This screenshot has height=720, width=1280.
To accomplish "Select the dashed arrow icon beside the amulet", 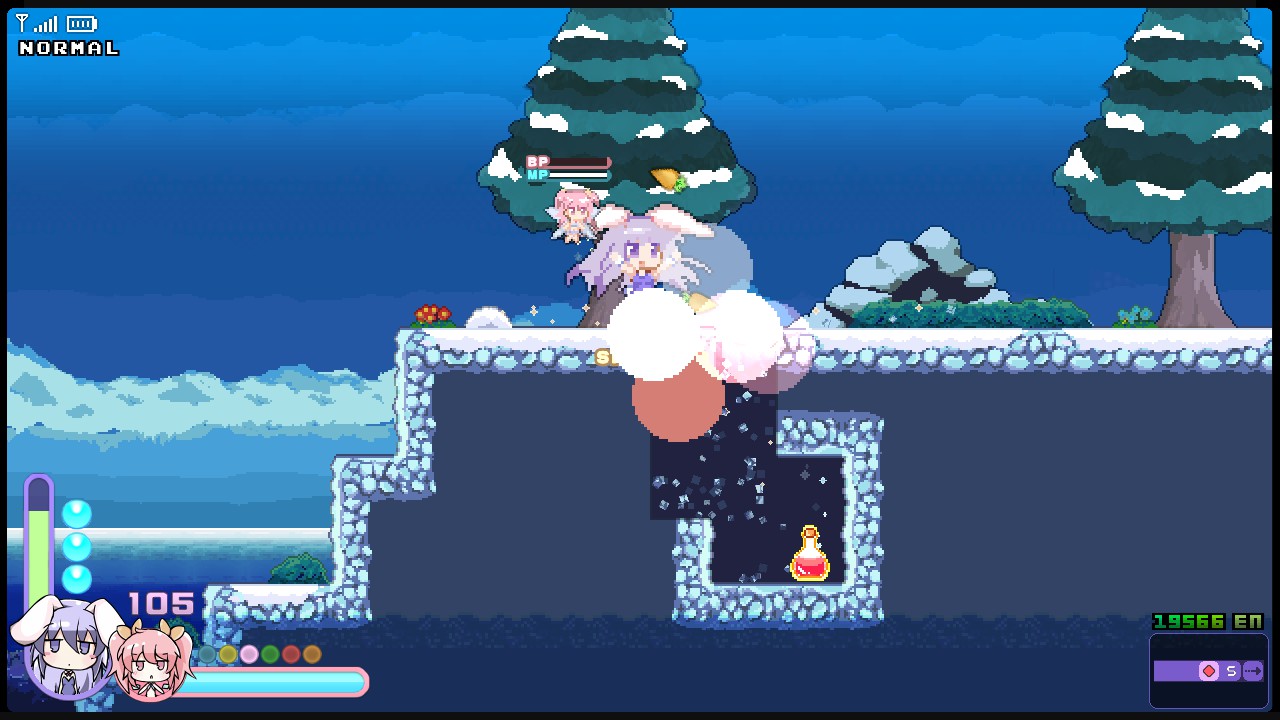I will (1253, 671).
